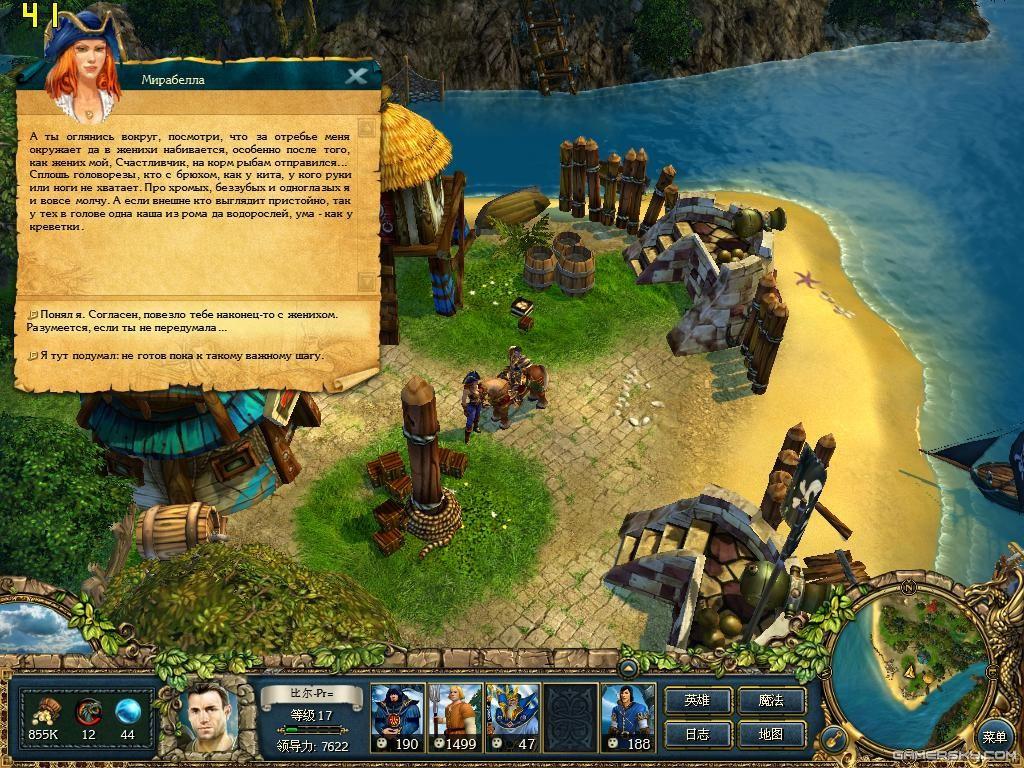Open the 菜单 game menu
Viewport: 1024px width, 768px height.
994,737
